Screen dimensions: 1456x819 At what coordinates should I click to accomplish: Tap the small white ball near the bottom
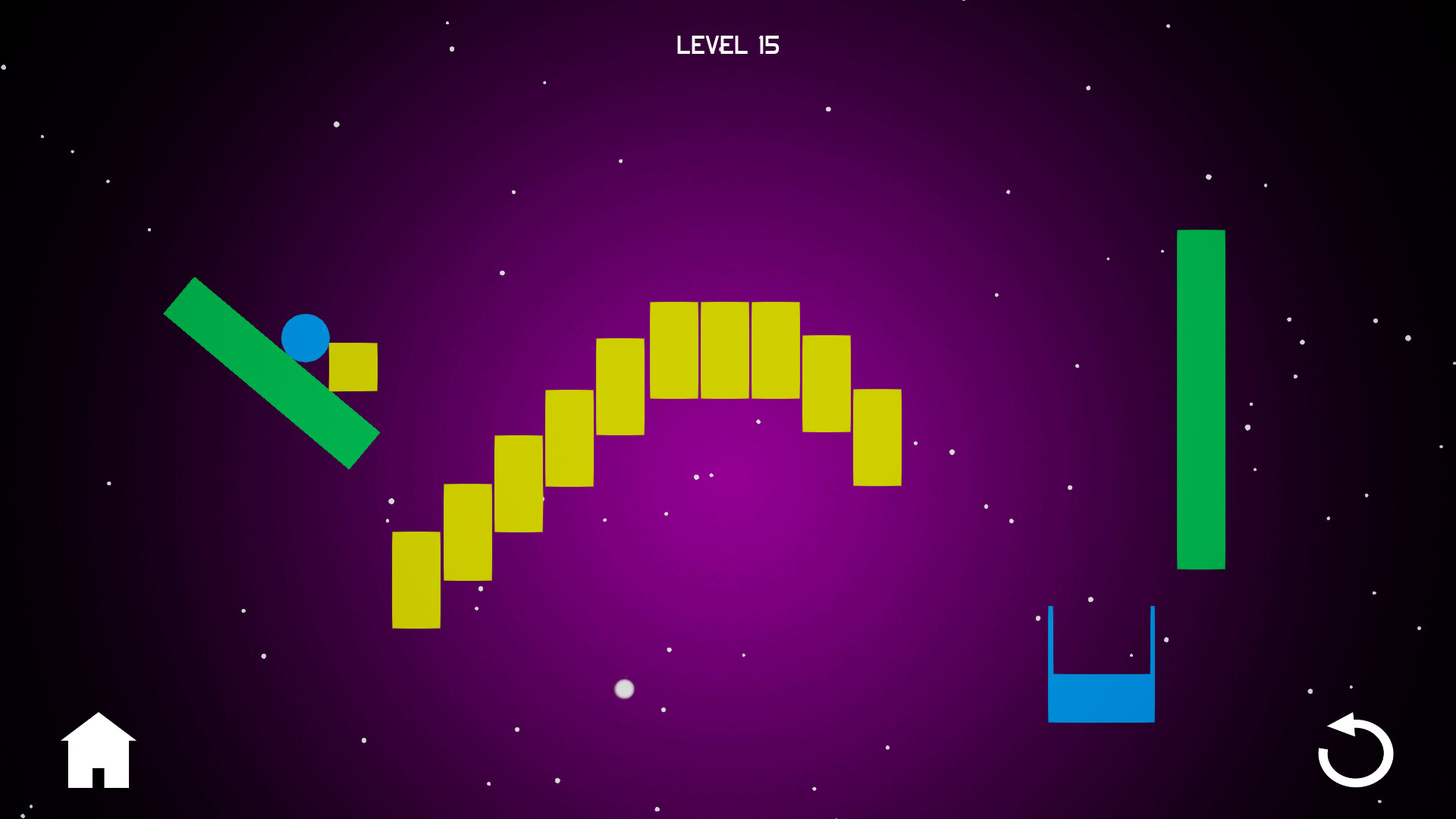click(624, 689)
